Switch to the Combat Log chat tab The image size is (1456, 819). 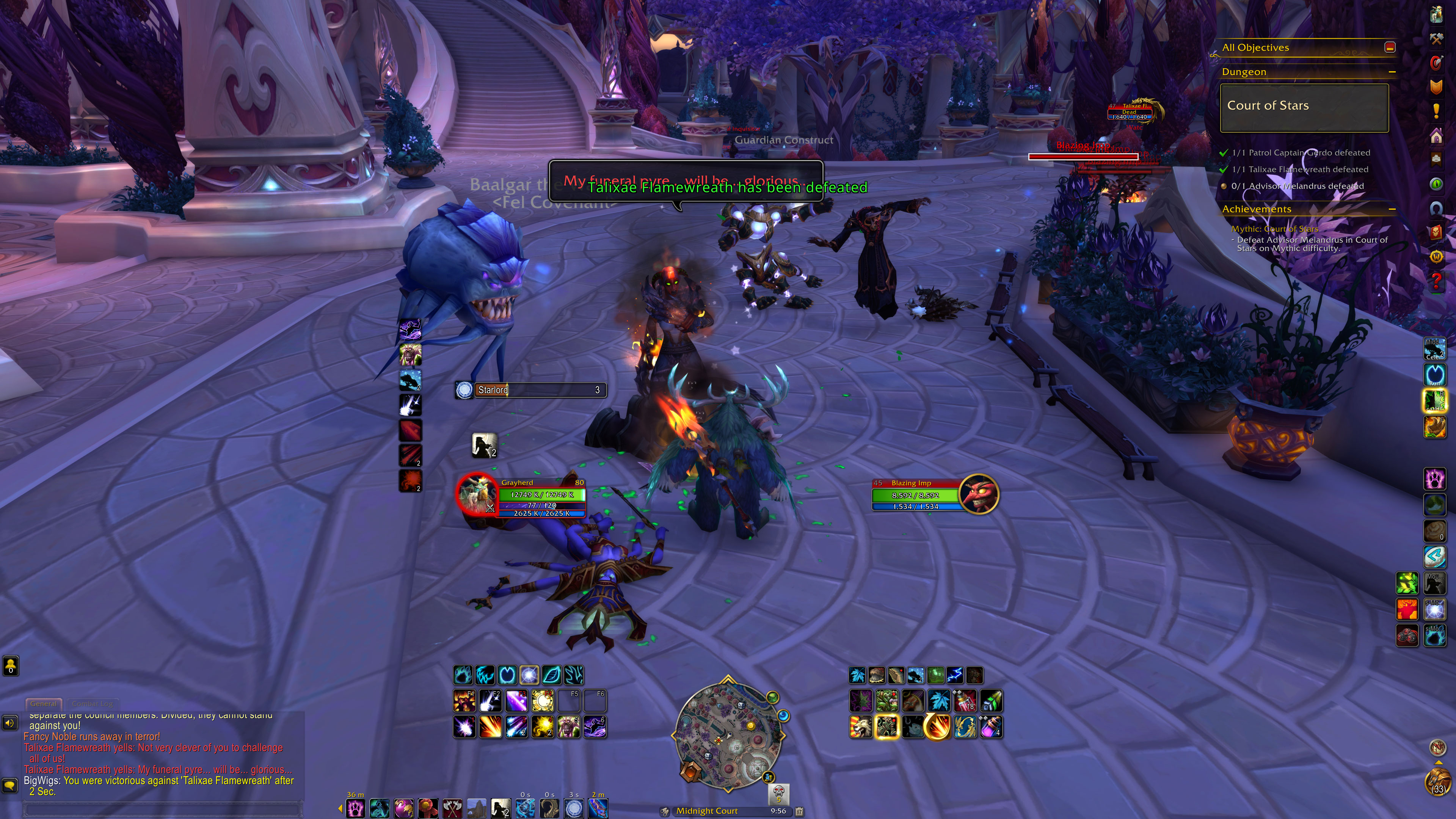point(92,704)
